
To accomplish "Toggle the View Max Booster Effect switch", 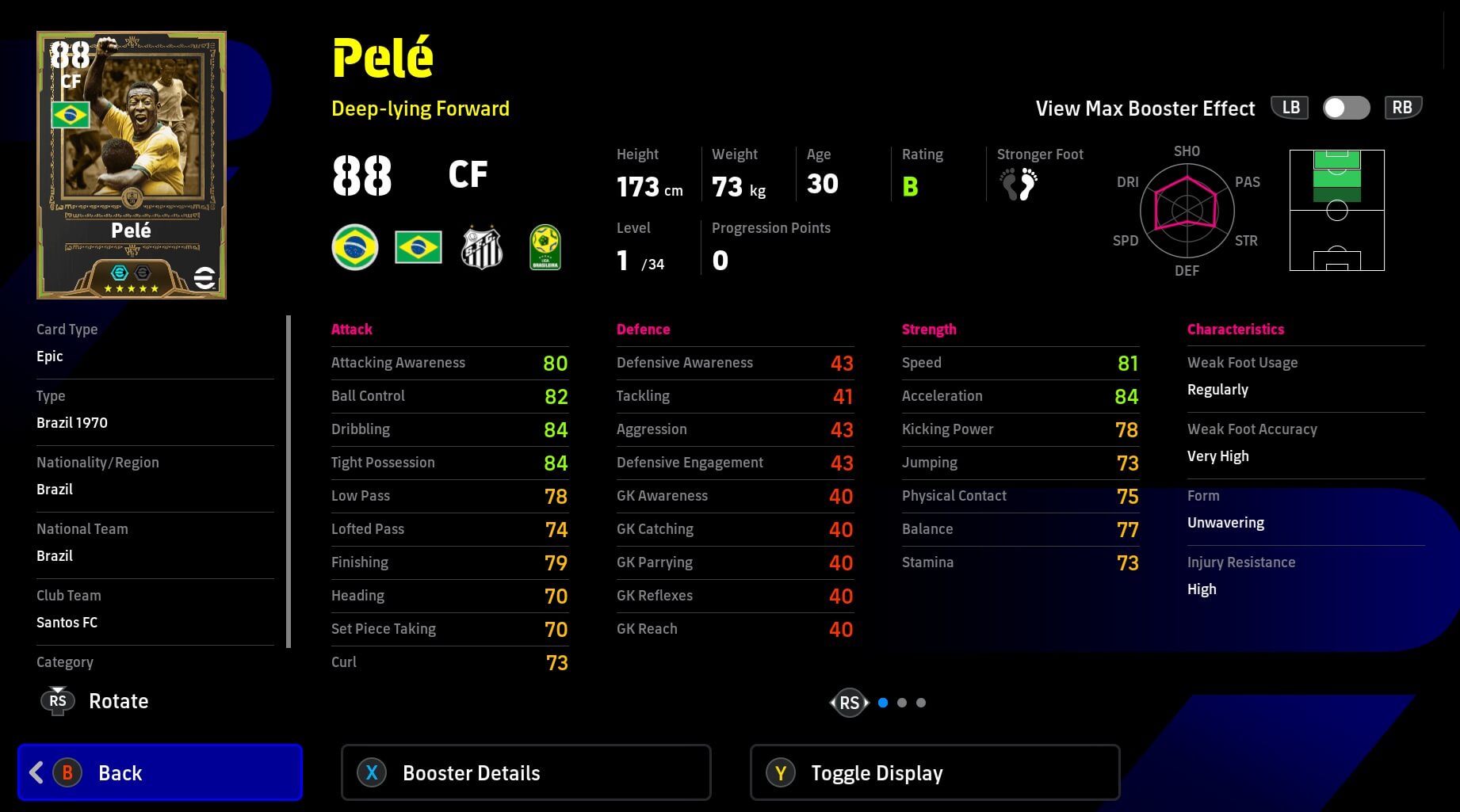I will click(1346, 109).
